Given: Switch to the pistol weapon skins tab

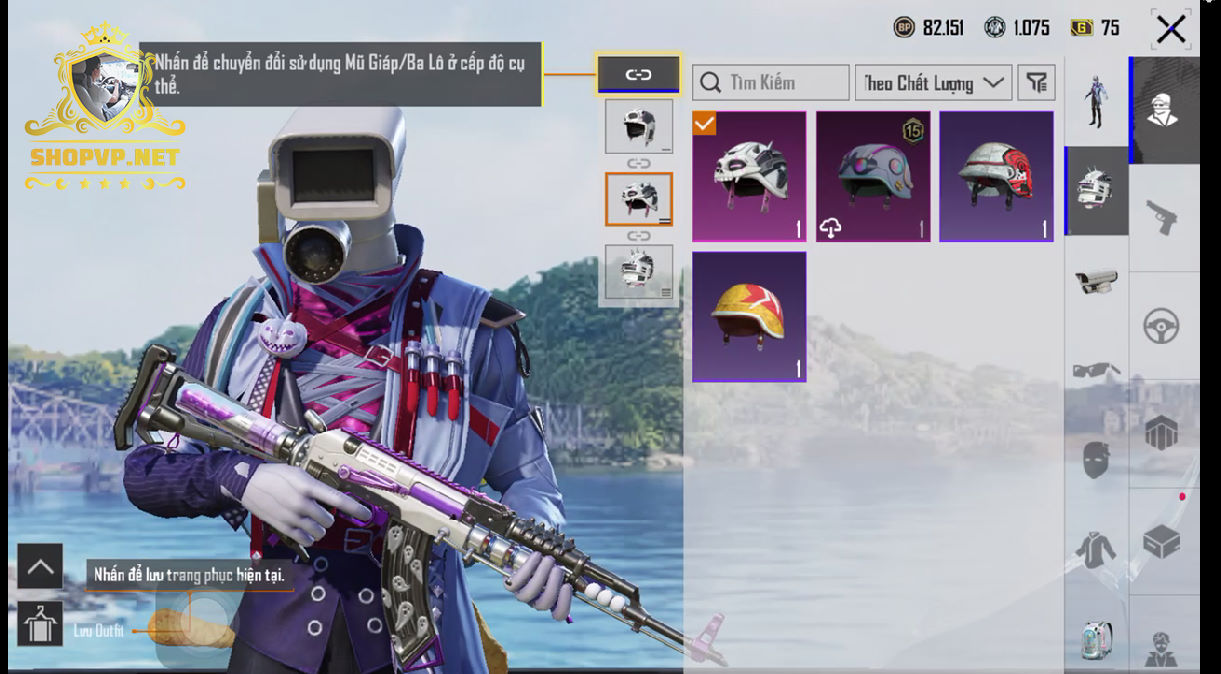Looking at the screenshot, I should (1162, 218).
